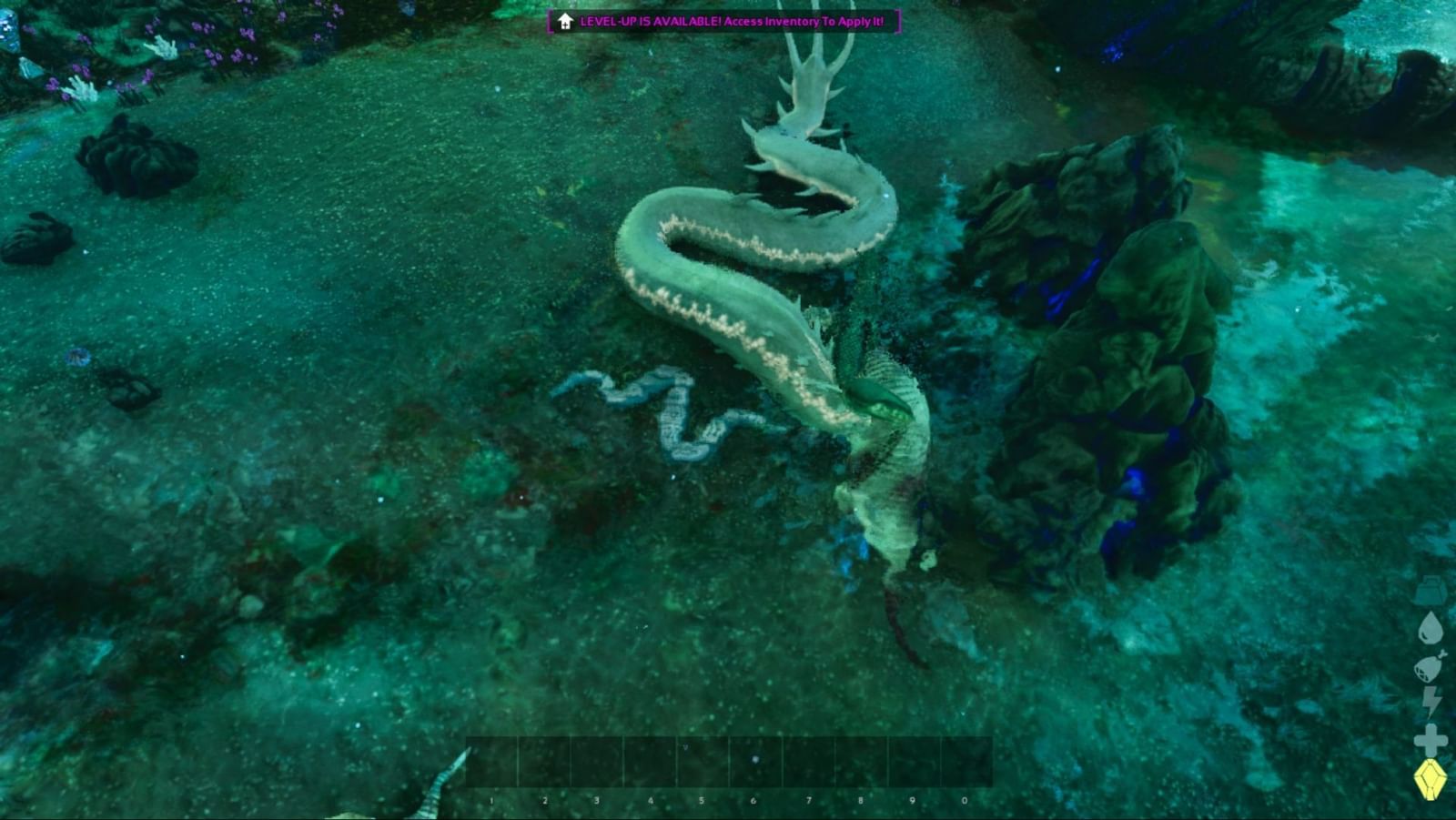Click the weight status icon

[x=1430, y=592]
